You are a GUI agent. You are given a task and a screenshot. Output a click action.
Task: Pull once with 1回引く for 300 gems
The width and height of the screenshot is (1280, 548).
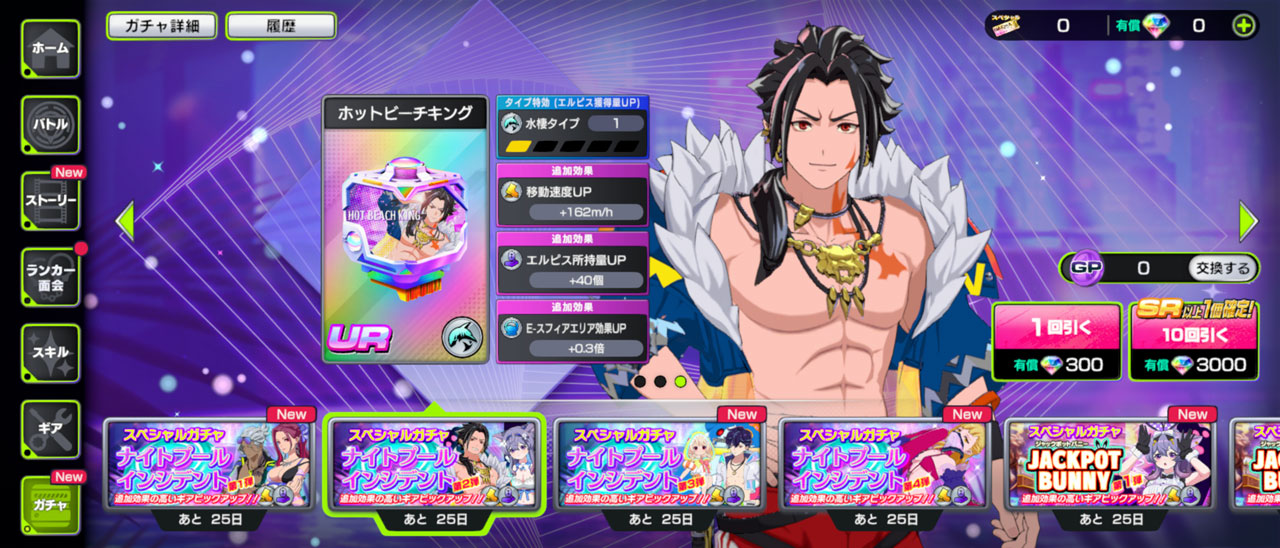[x=1056, y=342]
